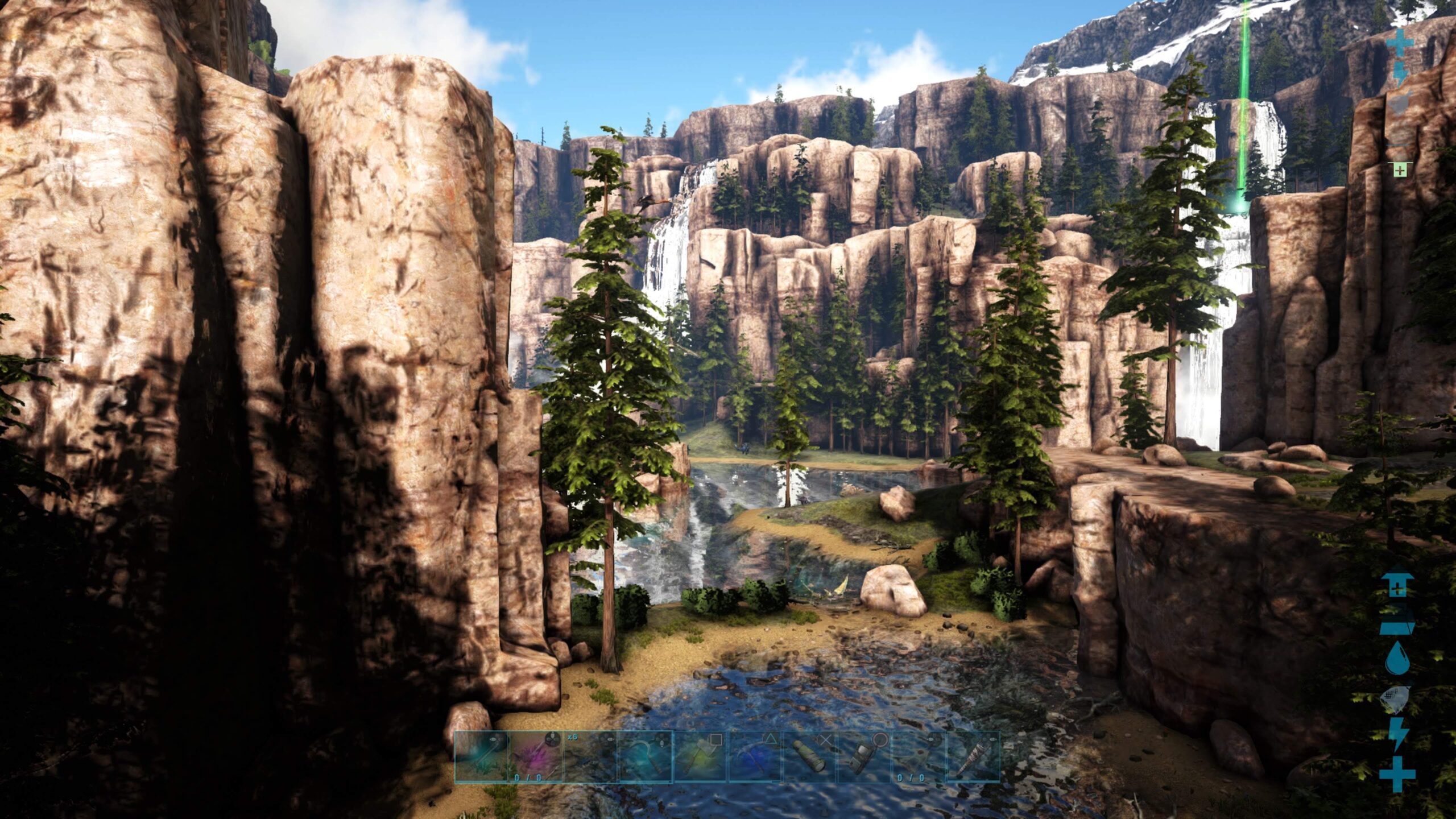1456x819 pixels.
Task: Equip the spyglass from the hotbar
Action: click(x=809, y=756)
